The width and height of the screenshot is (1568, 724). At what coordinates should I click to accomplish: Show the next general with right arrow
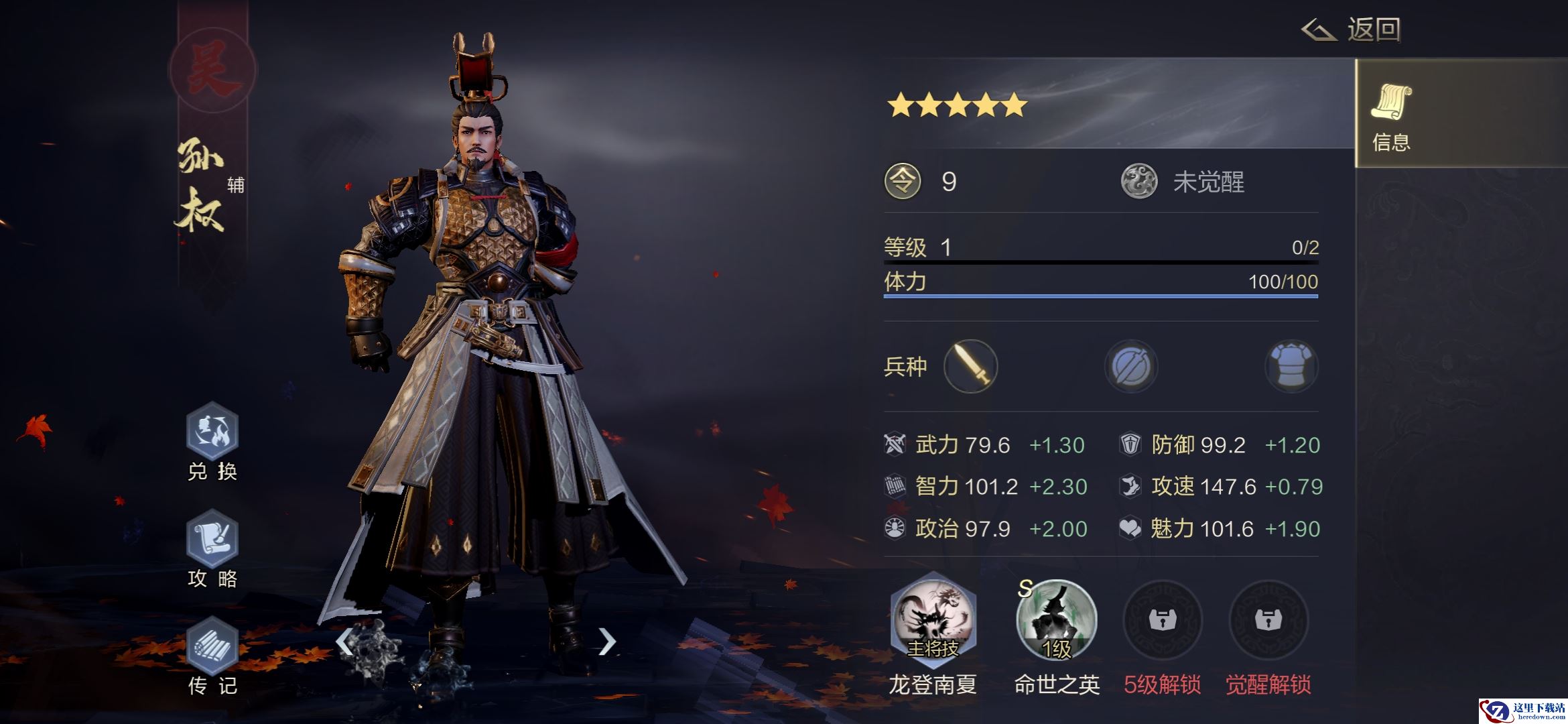606,642
